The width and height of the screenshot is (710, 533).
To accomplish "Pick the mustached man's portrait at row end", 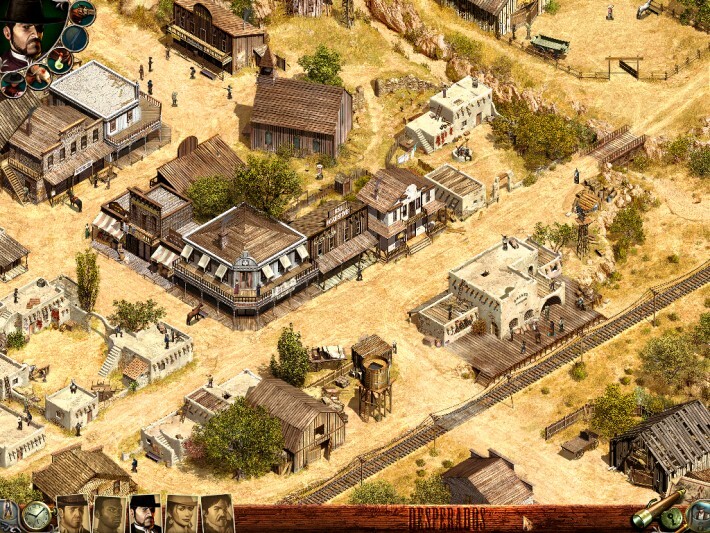I will [217, 514].
